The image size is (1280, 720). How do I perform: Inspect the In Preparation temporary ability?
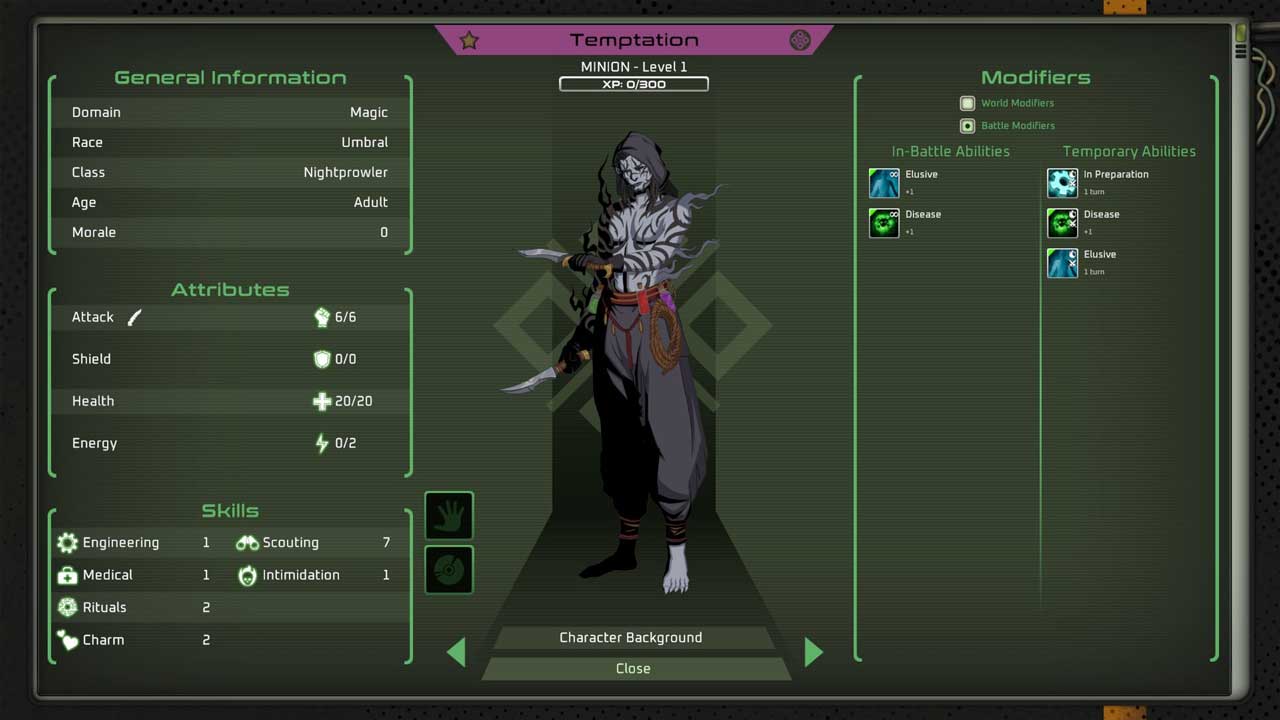(x=1062, y=183)
